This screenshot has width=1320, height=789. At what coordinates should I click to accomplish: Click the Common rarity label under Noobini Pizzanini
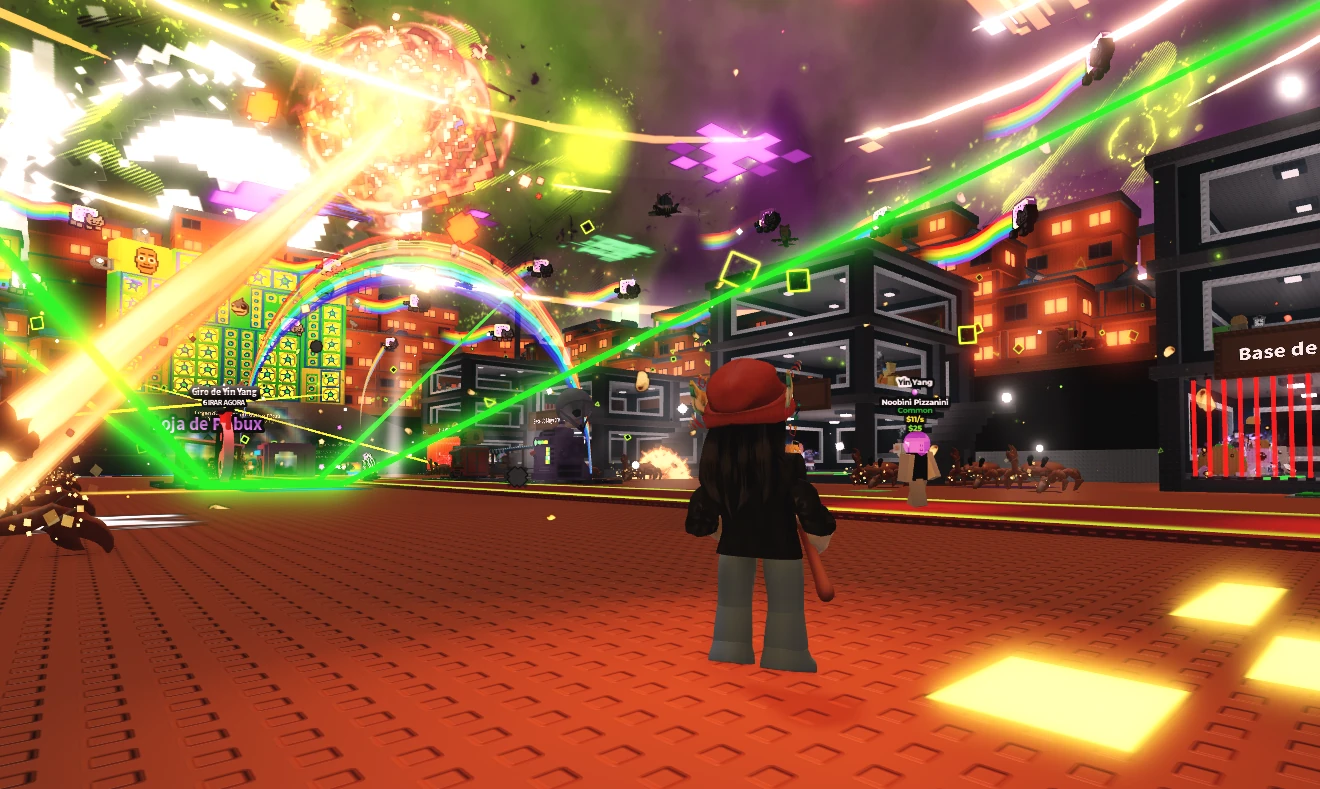click(x=915, y=410)
